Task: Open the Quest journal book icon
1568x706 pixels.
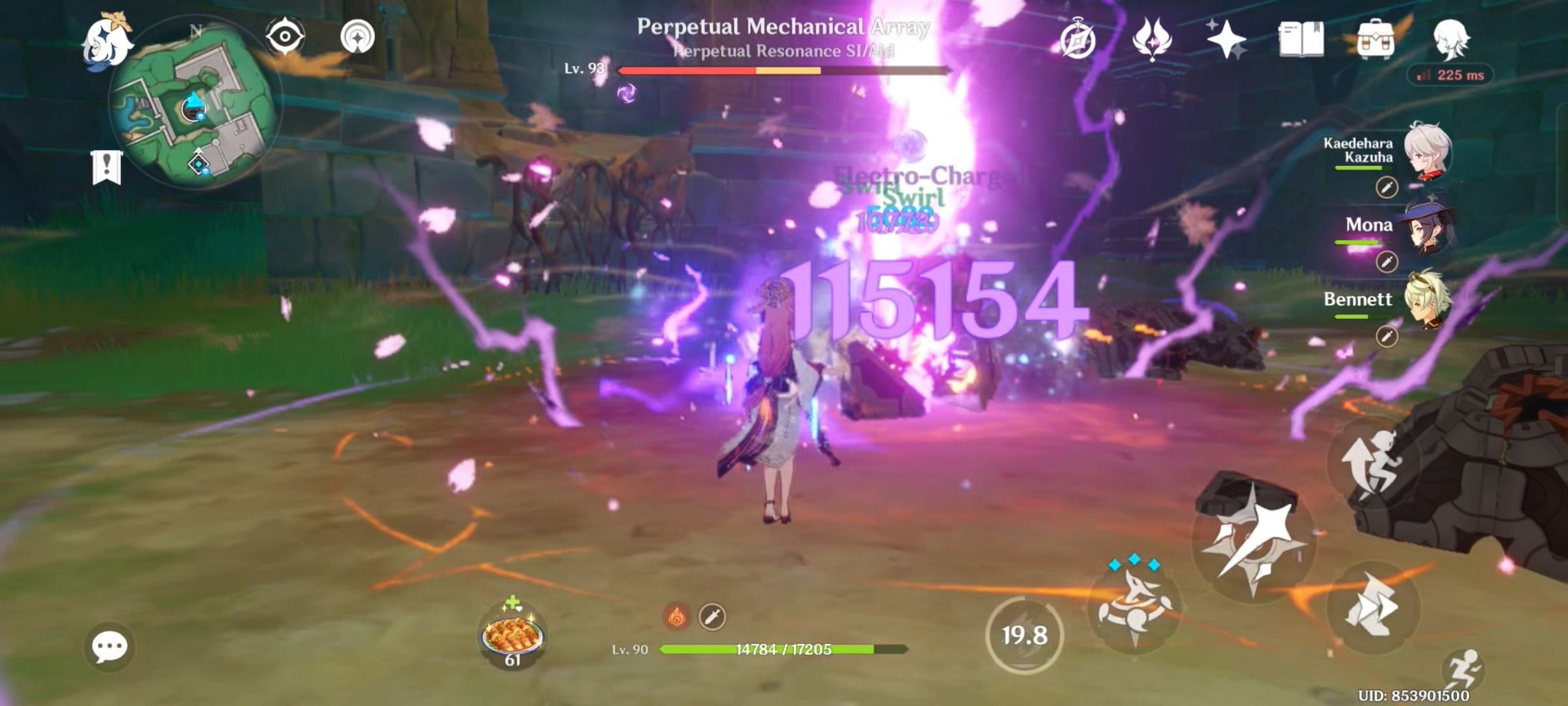Action: [x=1300, y=41]
